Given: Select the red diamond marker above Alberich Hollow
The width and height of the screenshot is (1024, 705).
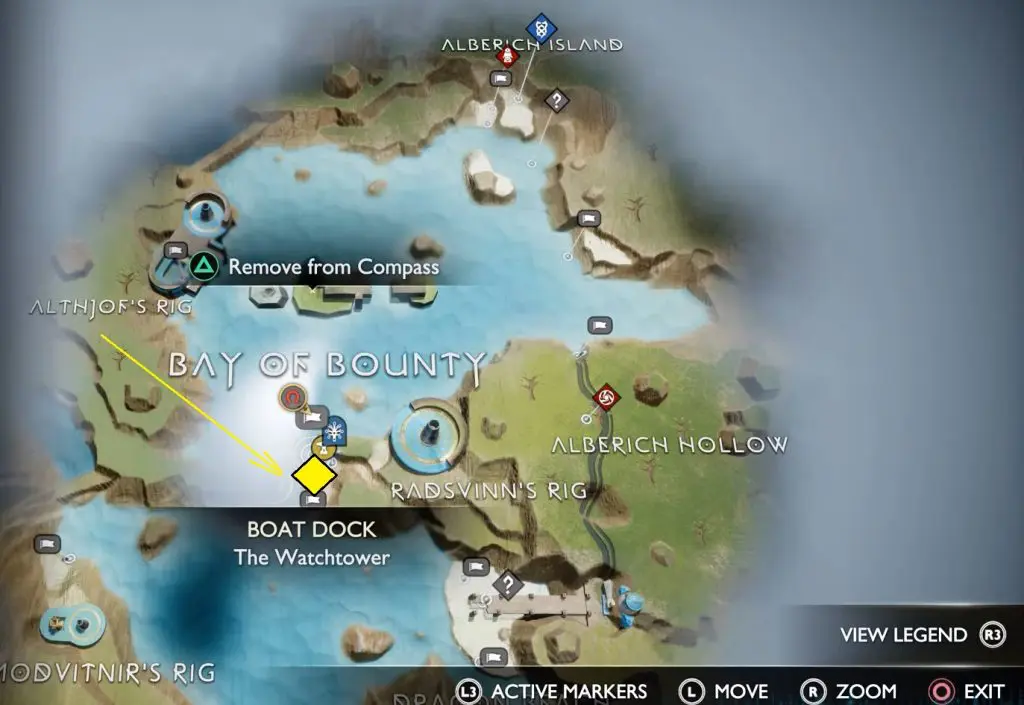Looking at the screenshot, I should (x=604, y=398).
